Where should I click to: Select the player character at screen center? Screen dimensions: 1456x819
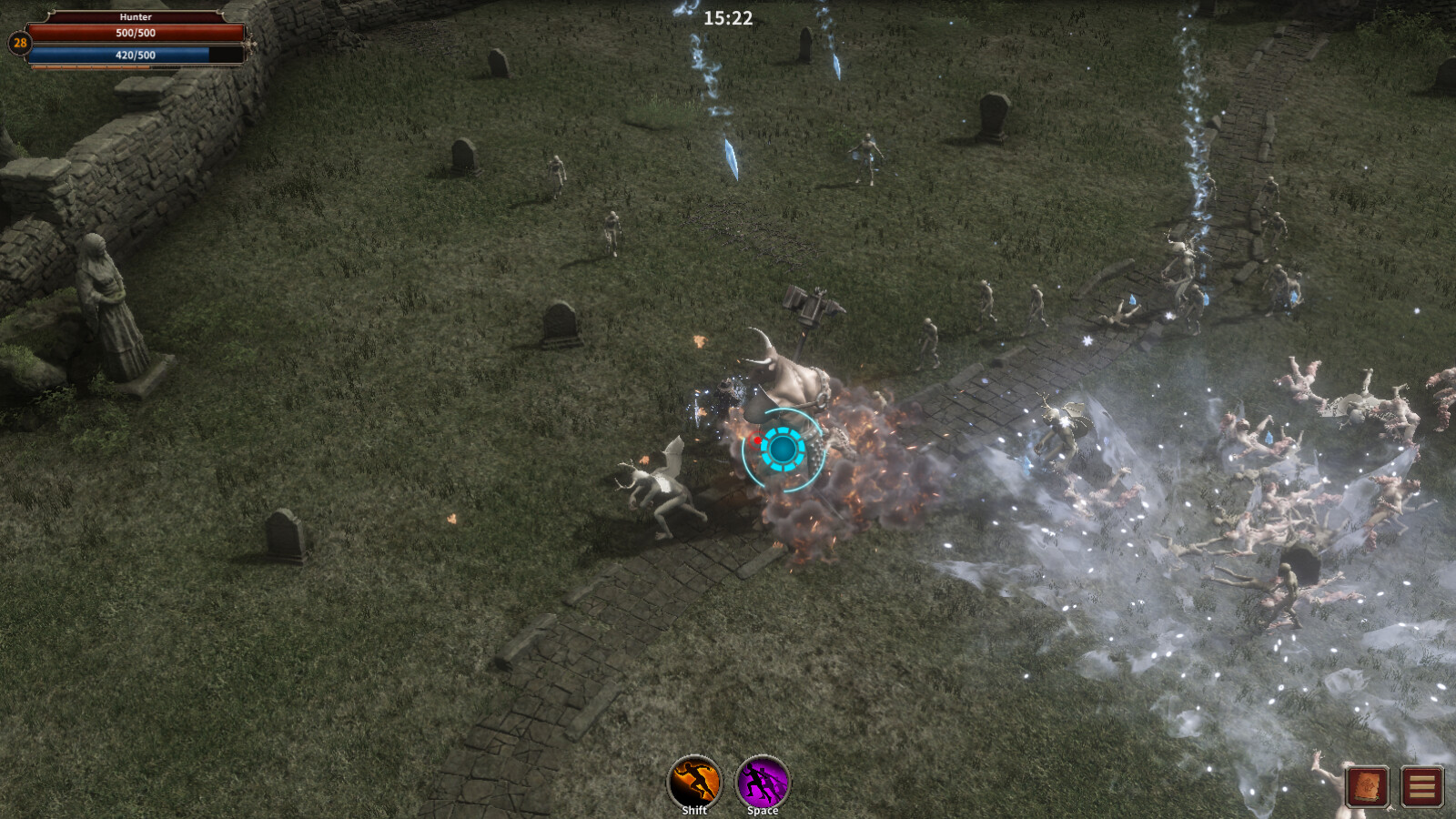(781, 449)
